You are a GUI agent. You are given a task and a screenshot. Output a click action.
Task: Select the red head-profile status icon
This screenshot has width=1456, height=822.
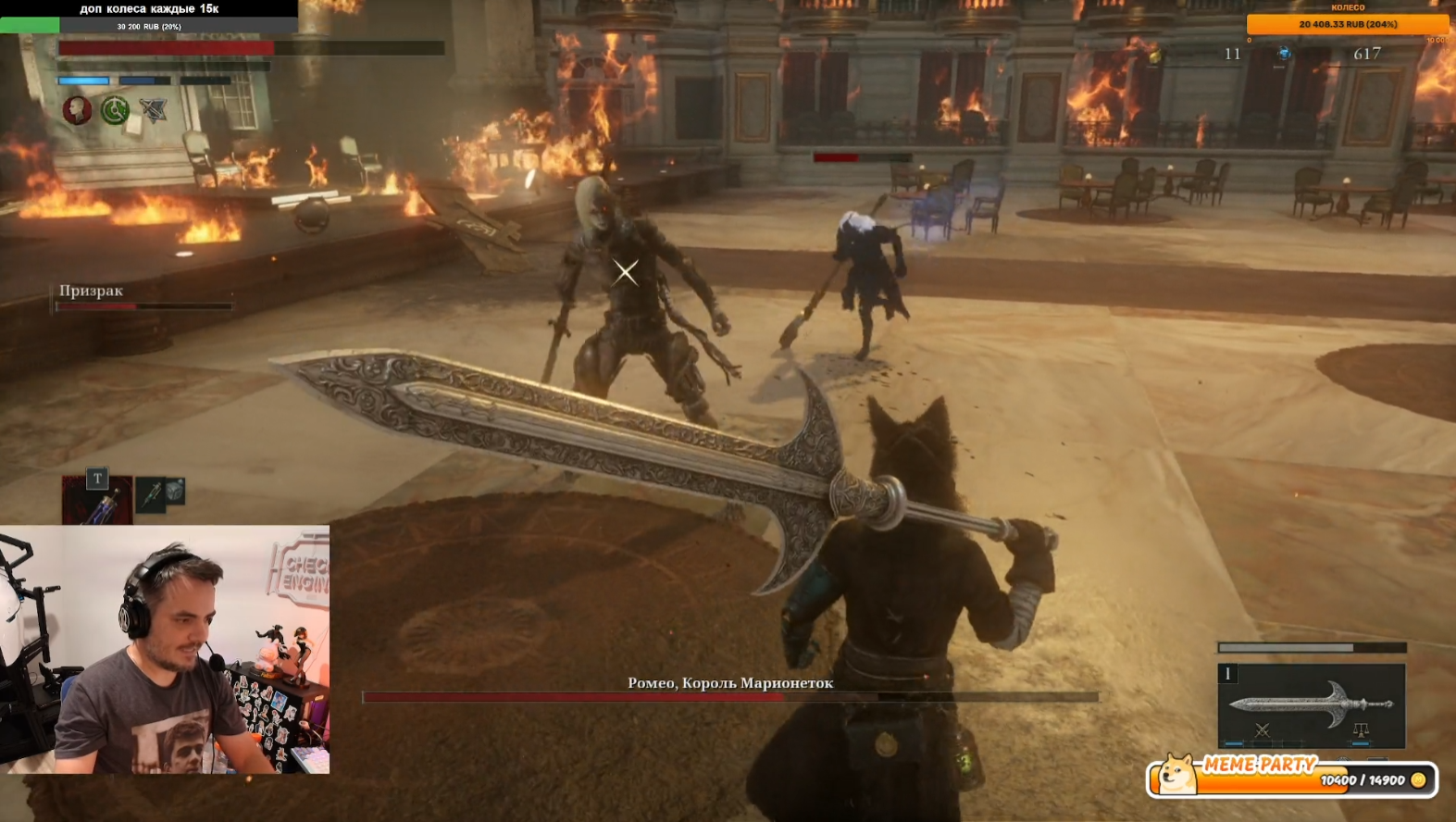pos(78,110)
